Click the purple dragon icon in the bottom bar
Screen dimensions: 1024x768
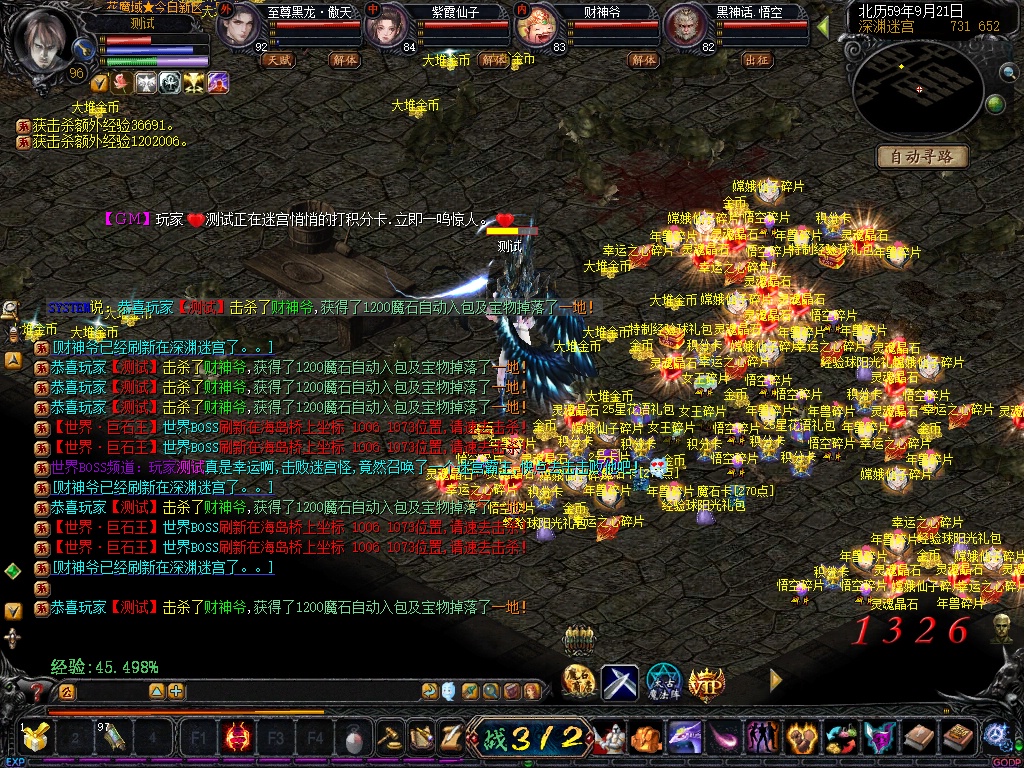pos(685,739)
